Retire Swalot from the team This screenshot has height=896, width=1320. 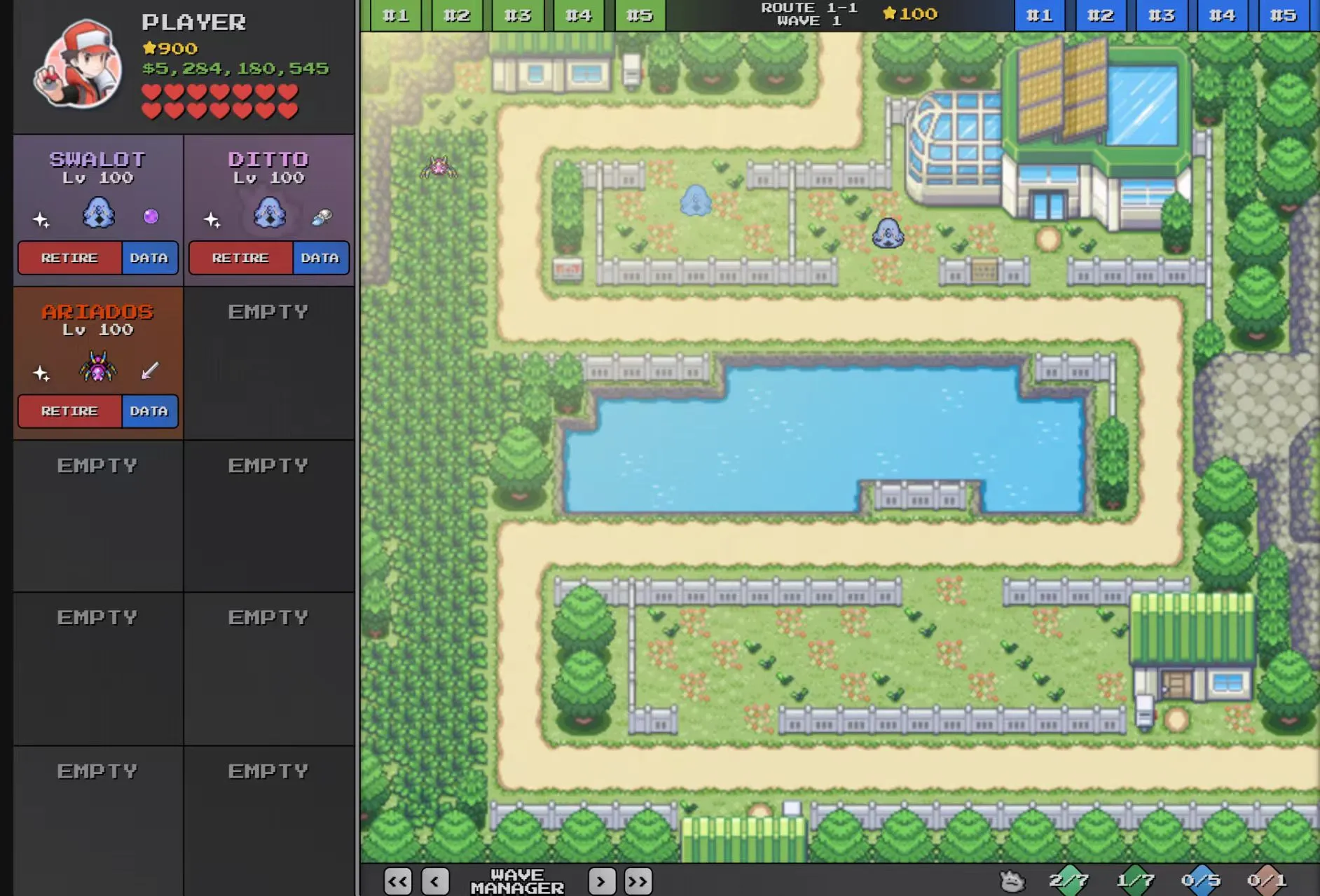click(70, 258)
